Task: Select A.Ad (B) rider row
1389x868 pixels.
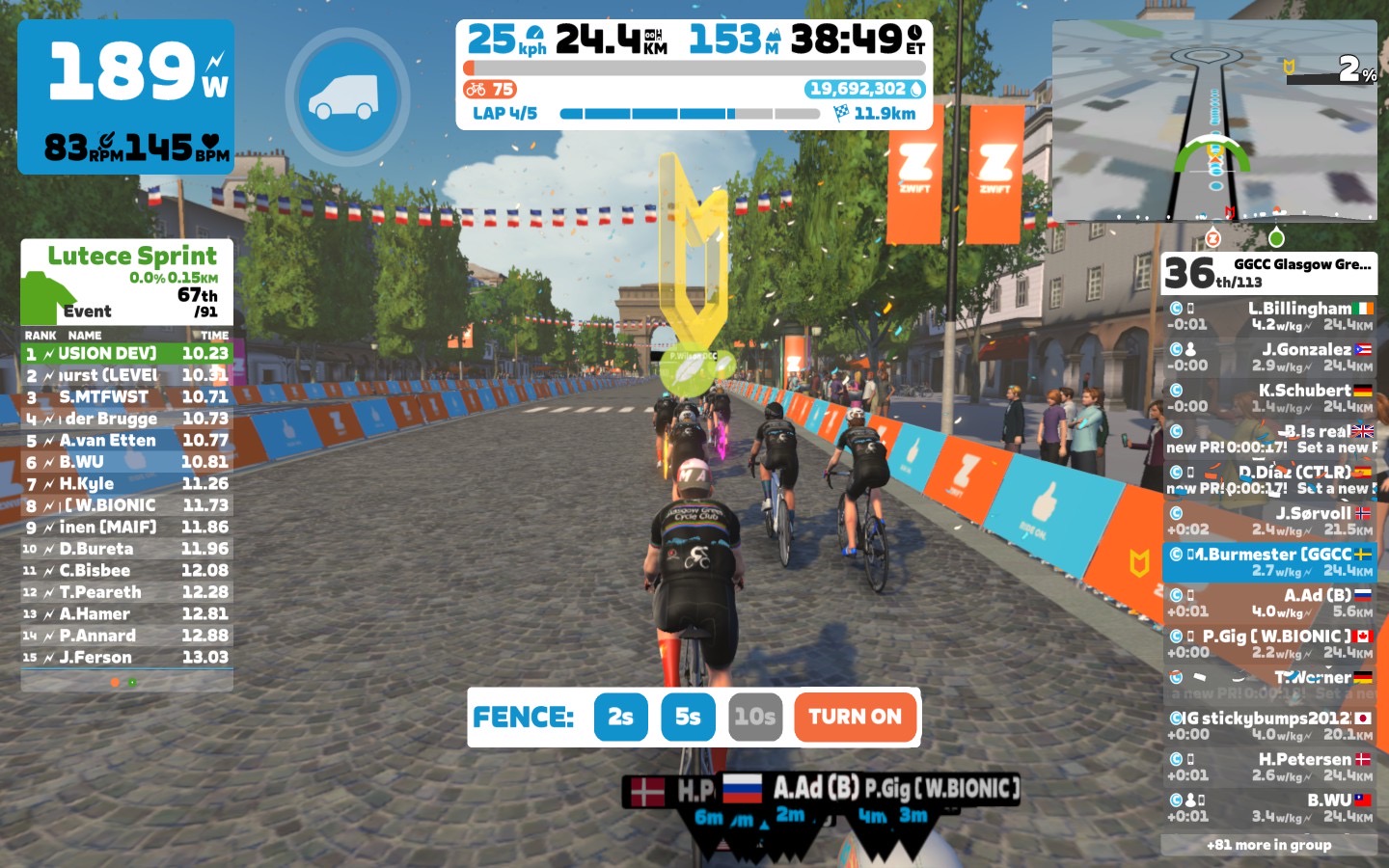Action: pos(1269,603)
